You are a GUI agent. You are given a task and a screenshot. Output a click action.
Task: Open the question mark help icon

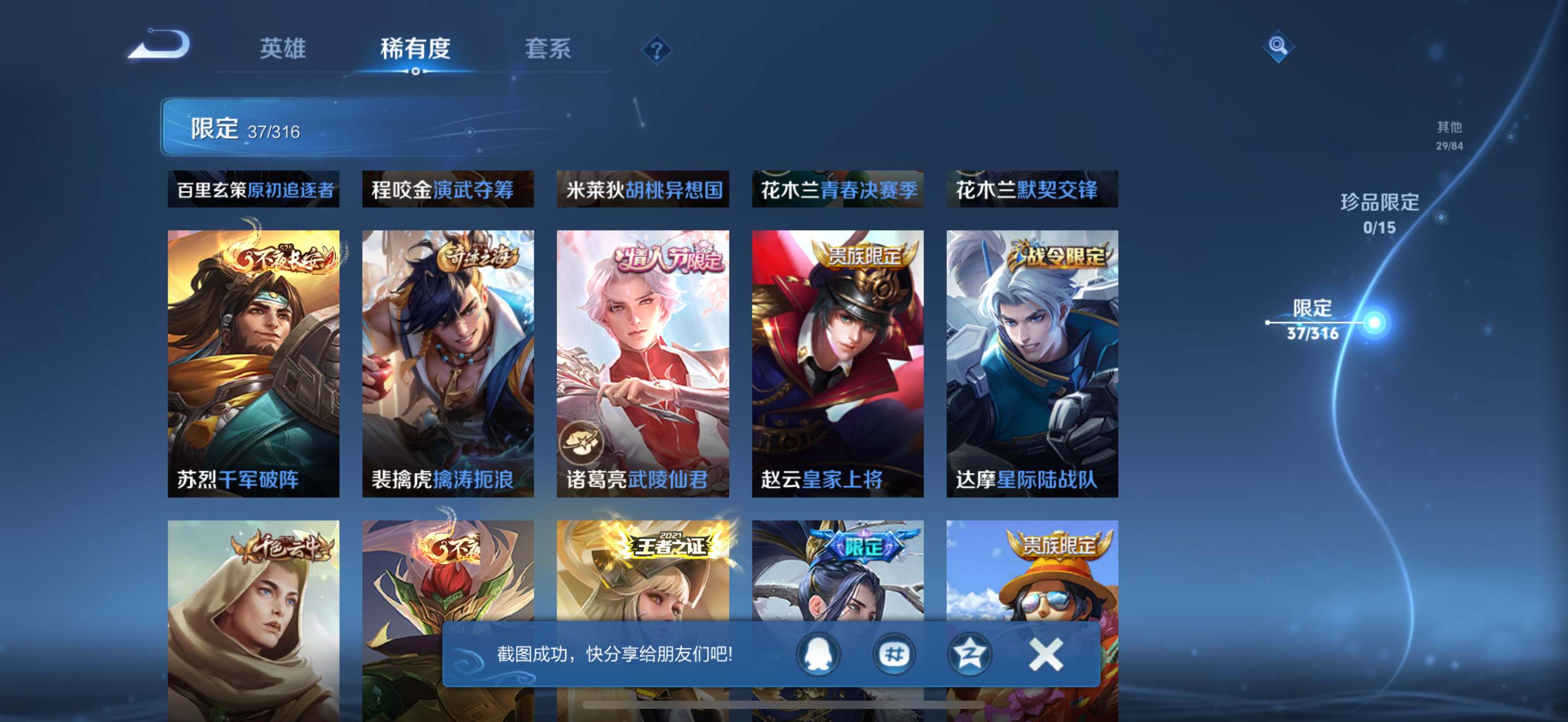(x=656, y=50)
